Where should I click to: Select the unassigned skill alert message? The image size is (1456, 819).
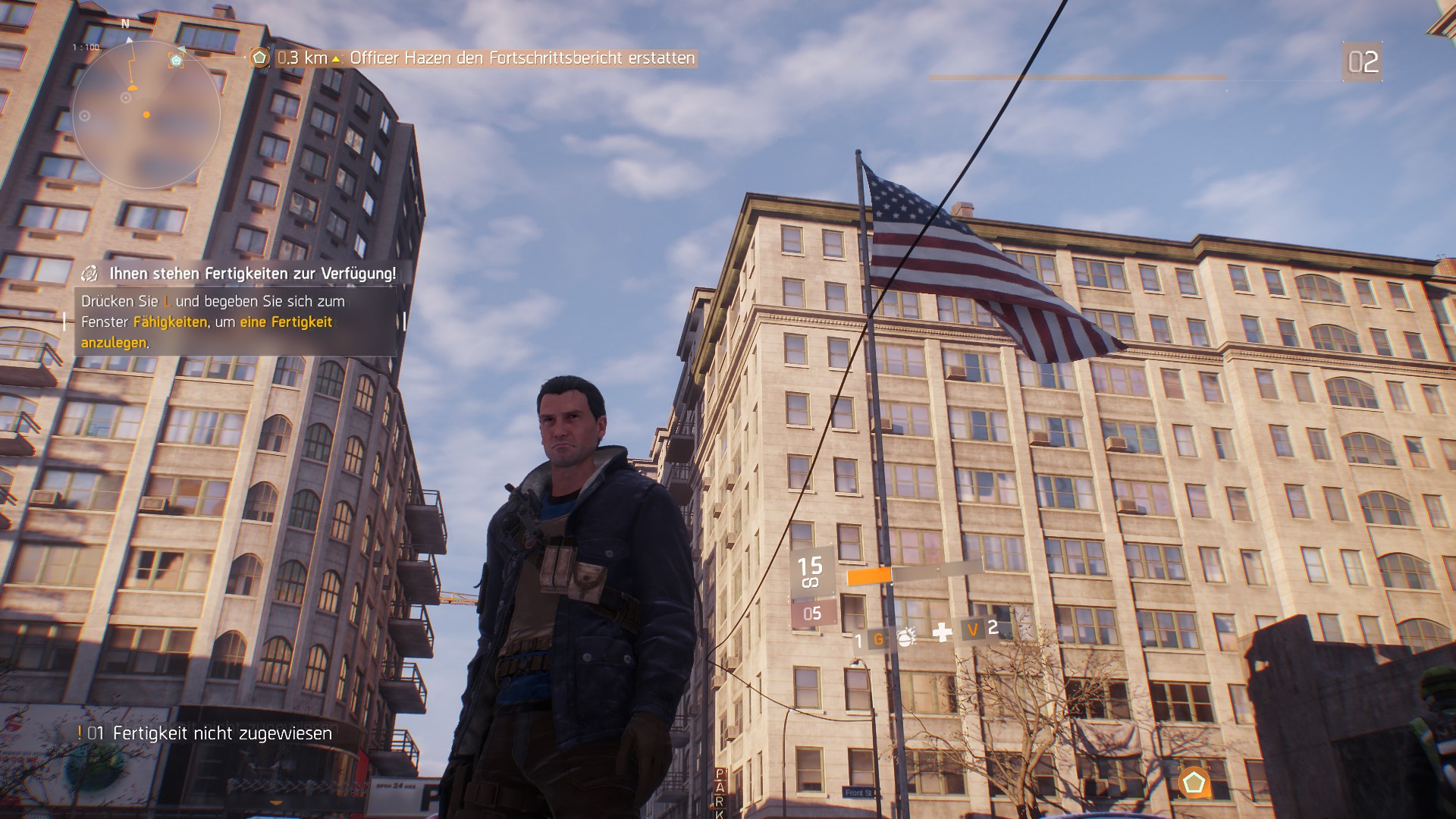click(x=206, y=733)
